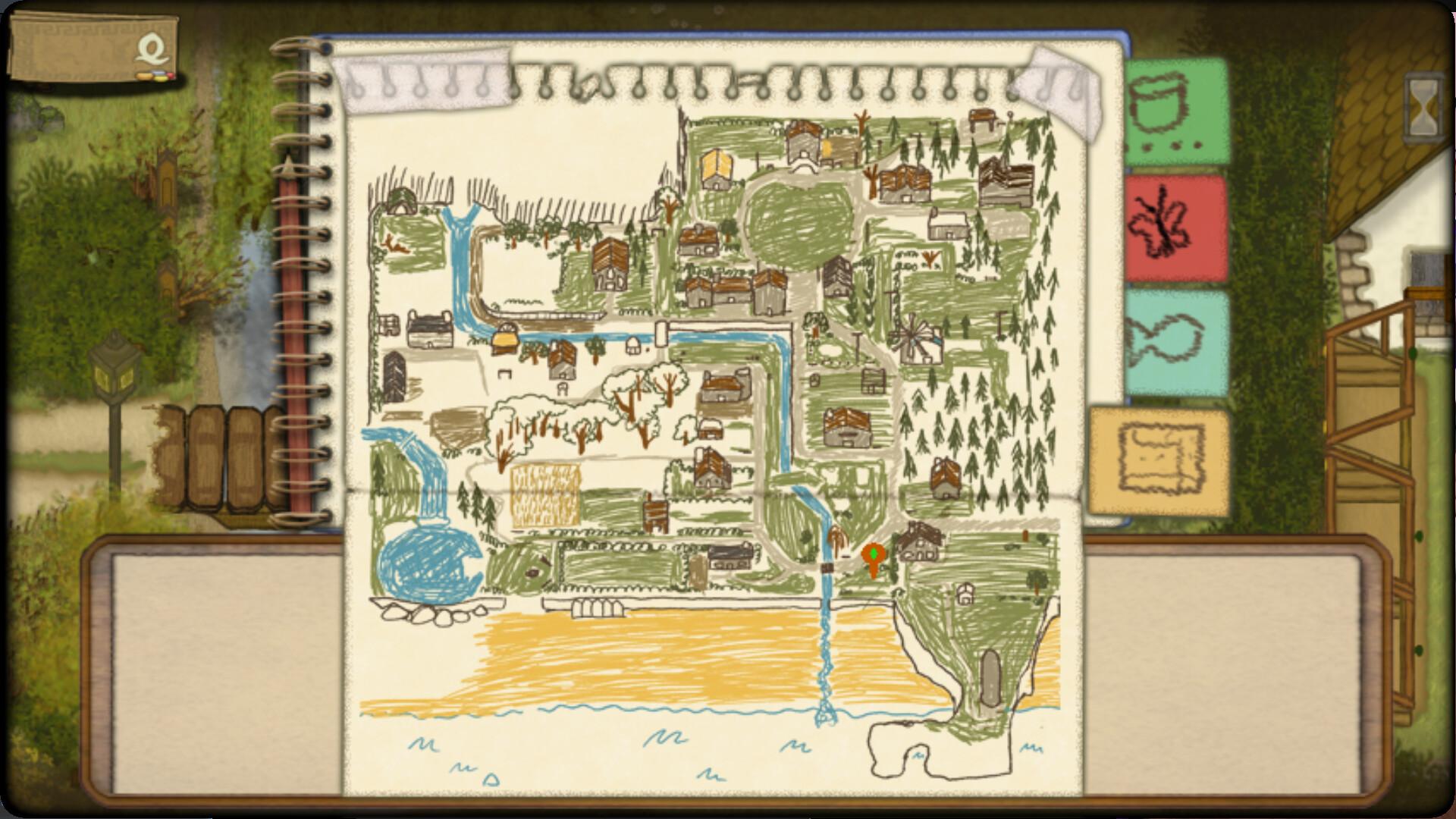Click the chapel tower sketch on the cliff
The image size is (1456, 819).
[990, 679]
